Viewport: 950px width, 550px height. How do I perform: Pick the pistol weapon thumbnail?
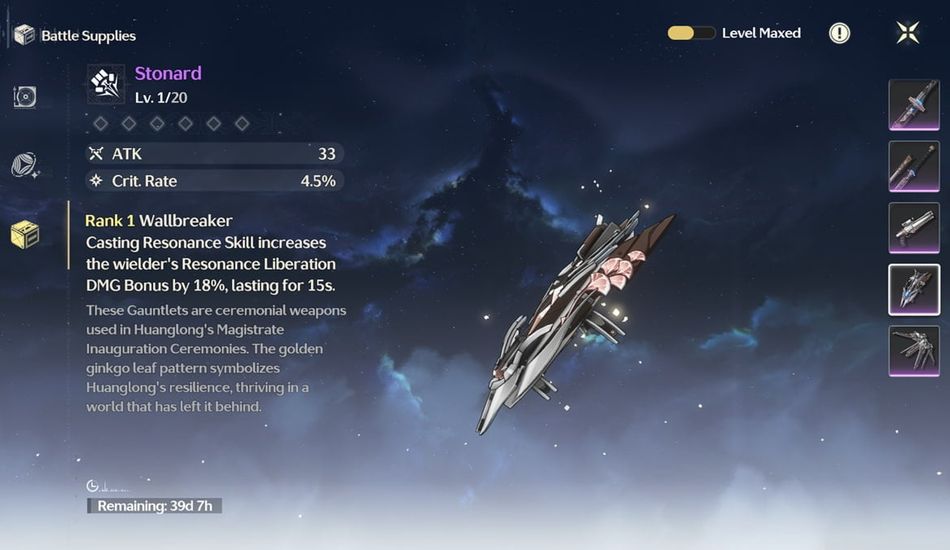pos(914,228)
